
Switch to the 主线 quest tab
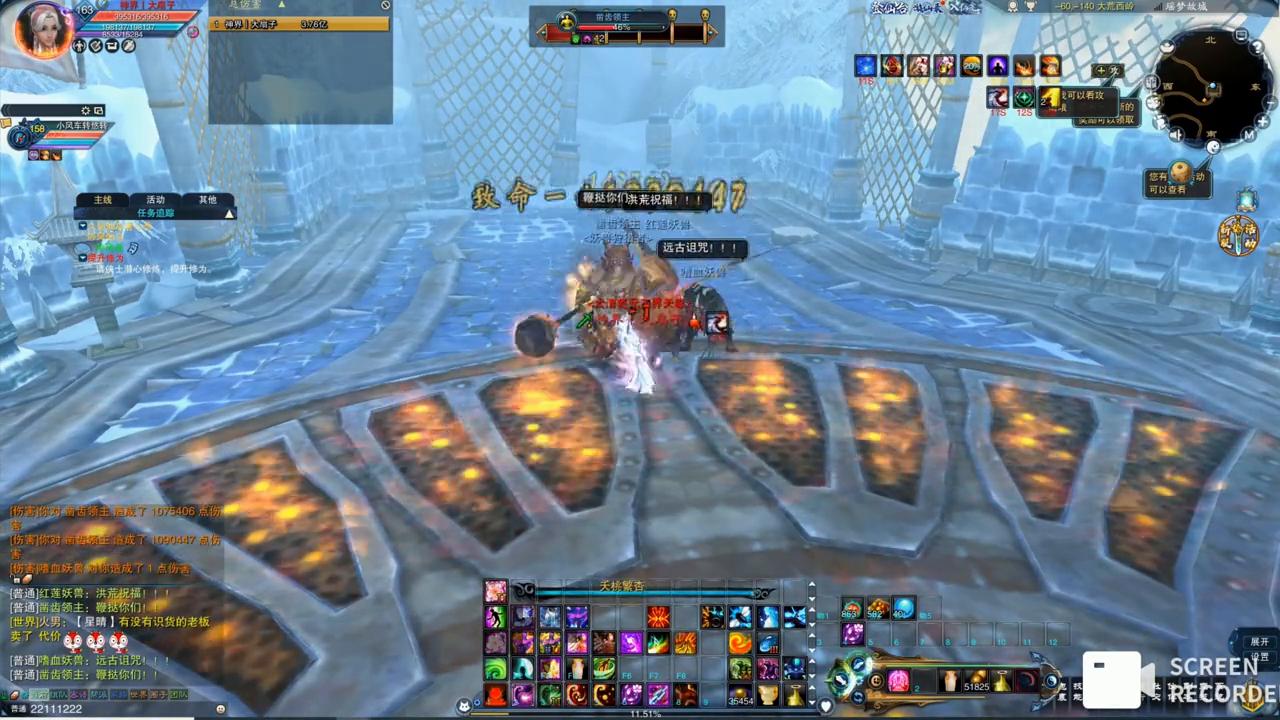point(102,200)
